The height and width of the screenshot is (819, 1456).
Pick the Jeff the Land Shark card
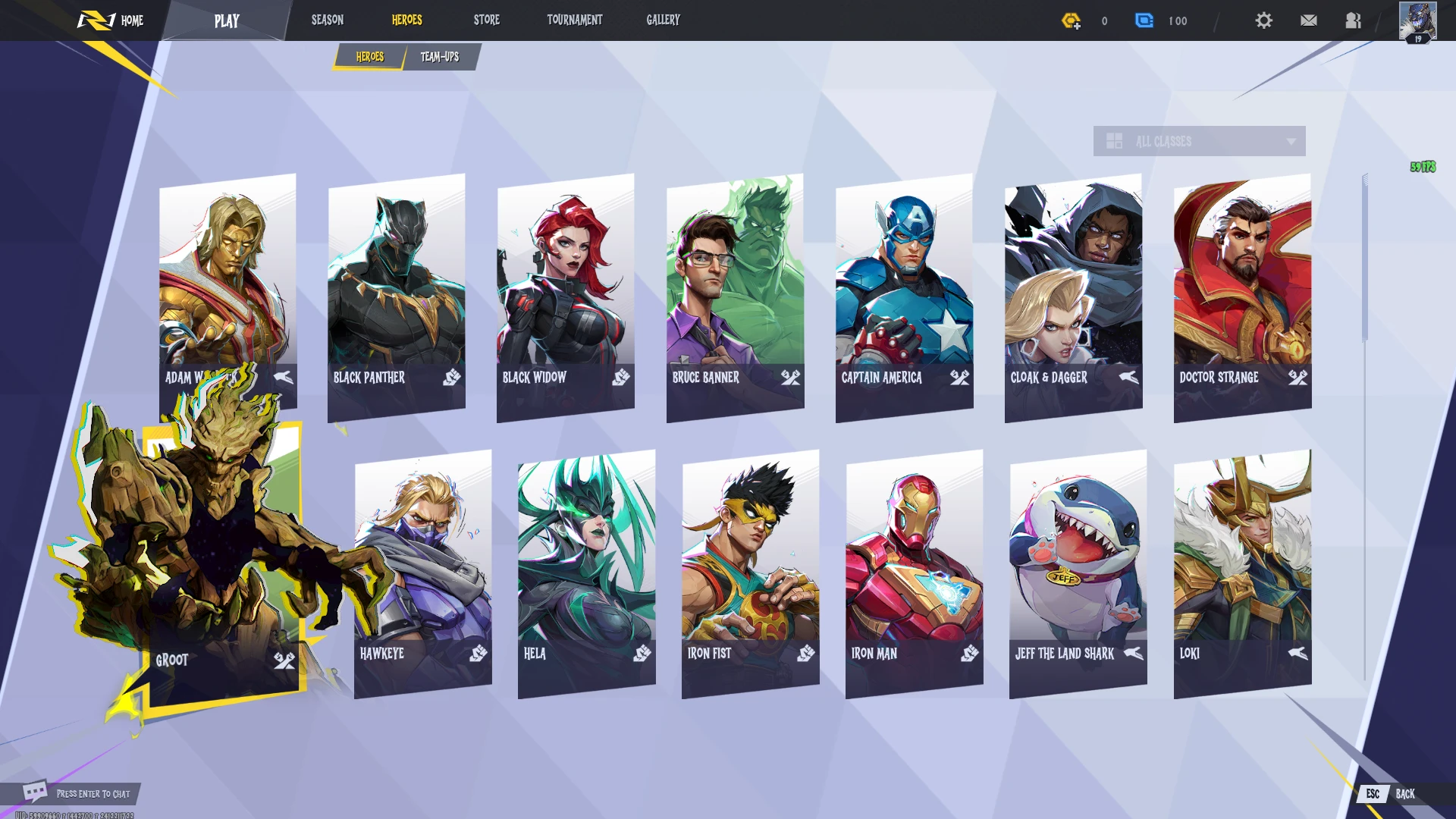click(x=1078, y=573)
